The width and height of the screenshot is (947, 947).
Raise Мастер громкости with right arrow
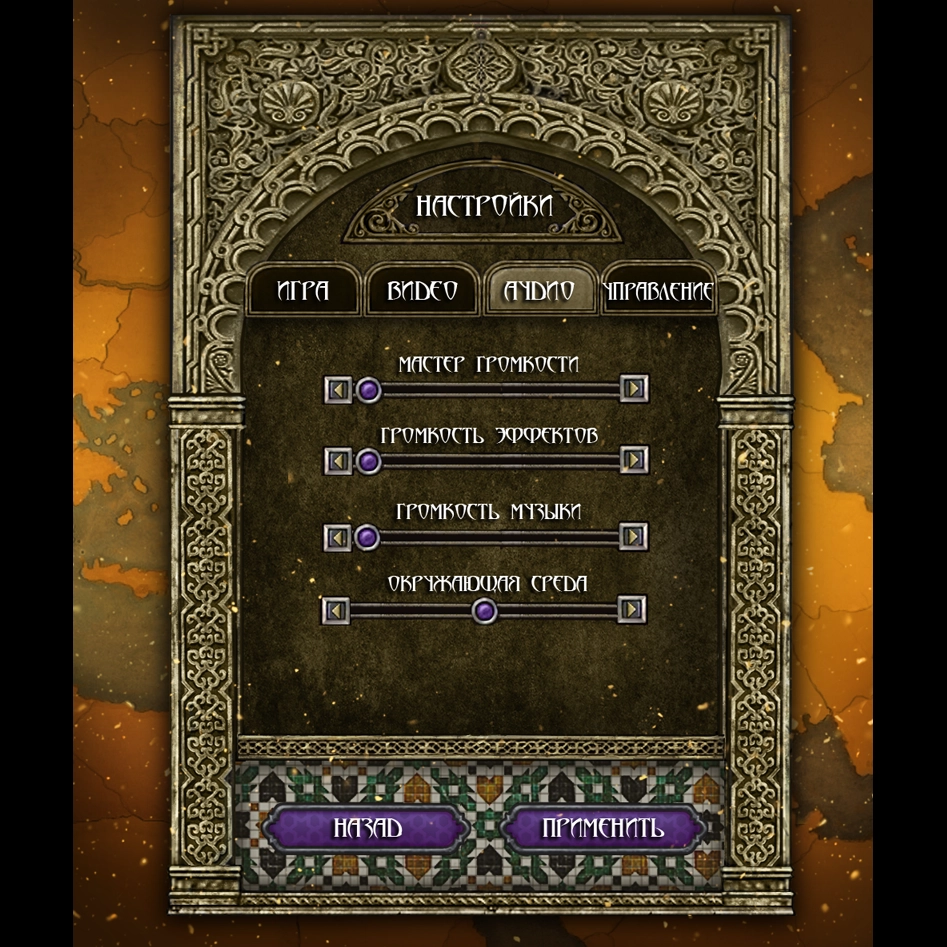(633, 389)
